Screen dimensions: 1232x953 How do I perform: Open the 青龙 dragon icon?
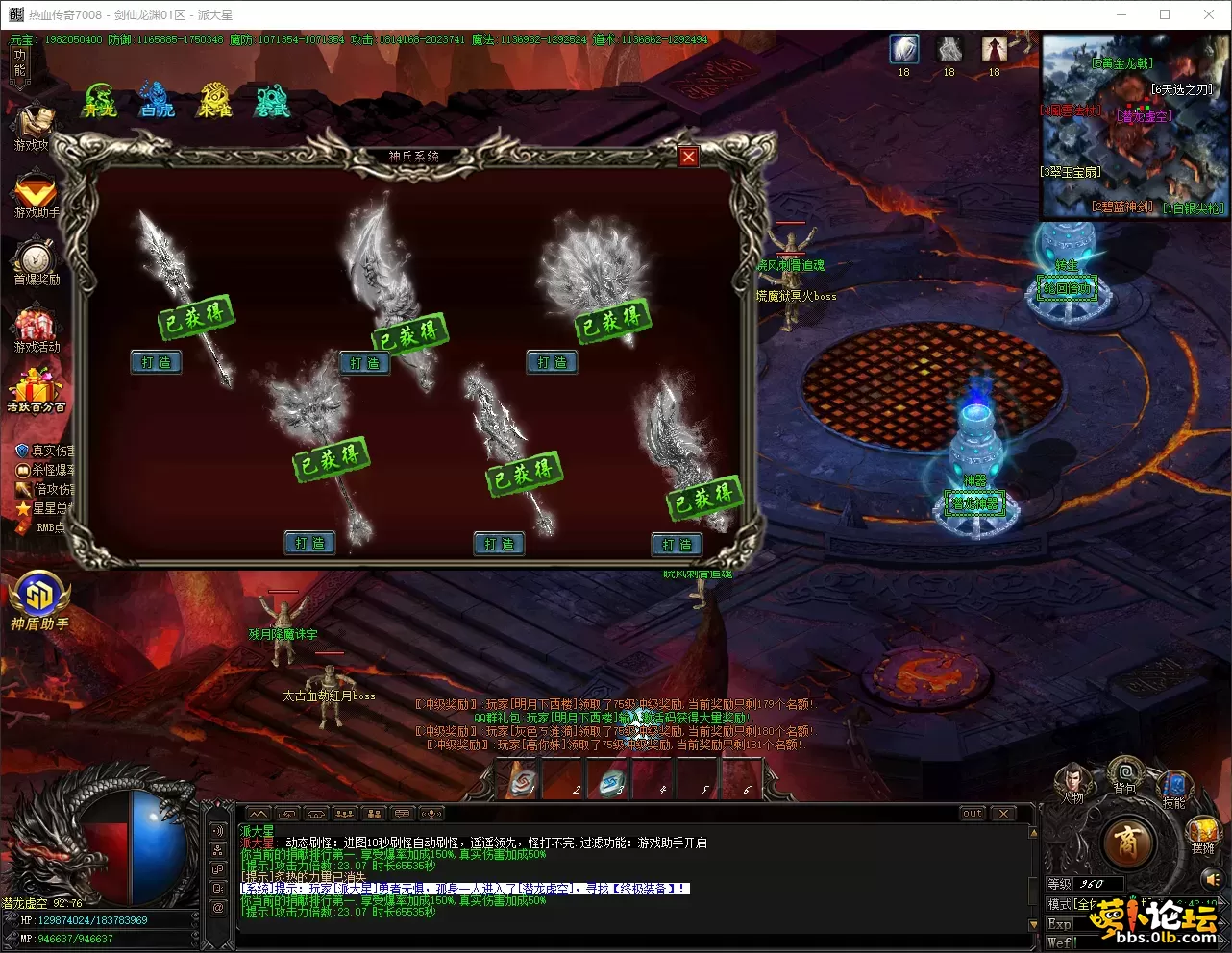99,101
